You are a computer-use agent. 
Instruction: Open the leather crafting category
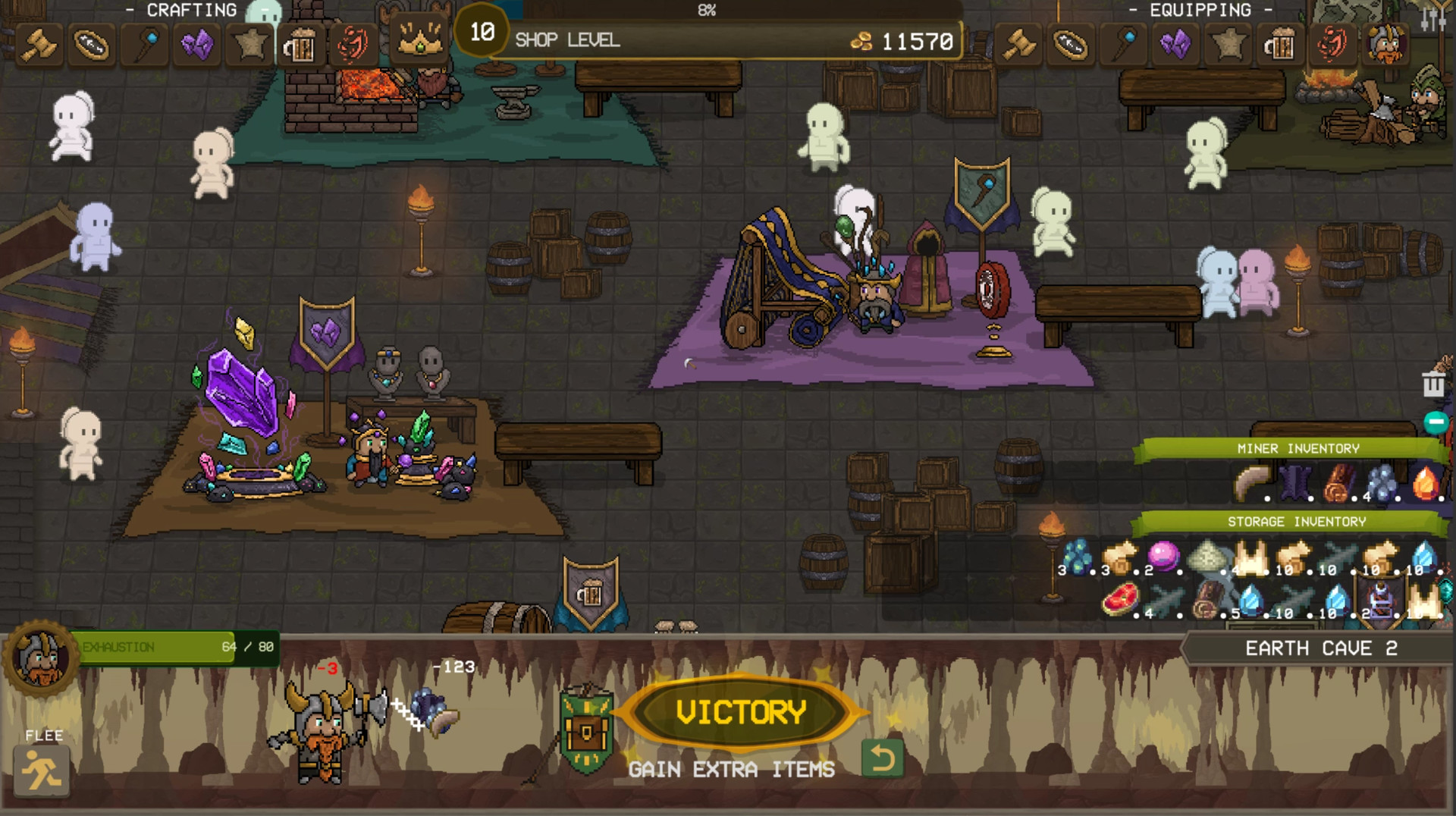[x=249, y=44]
